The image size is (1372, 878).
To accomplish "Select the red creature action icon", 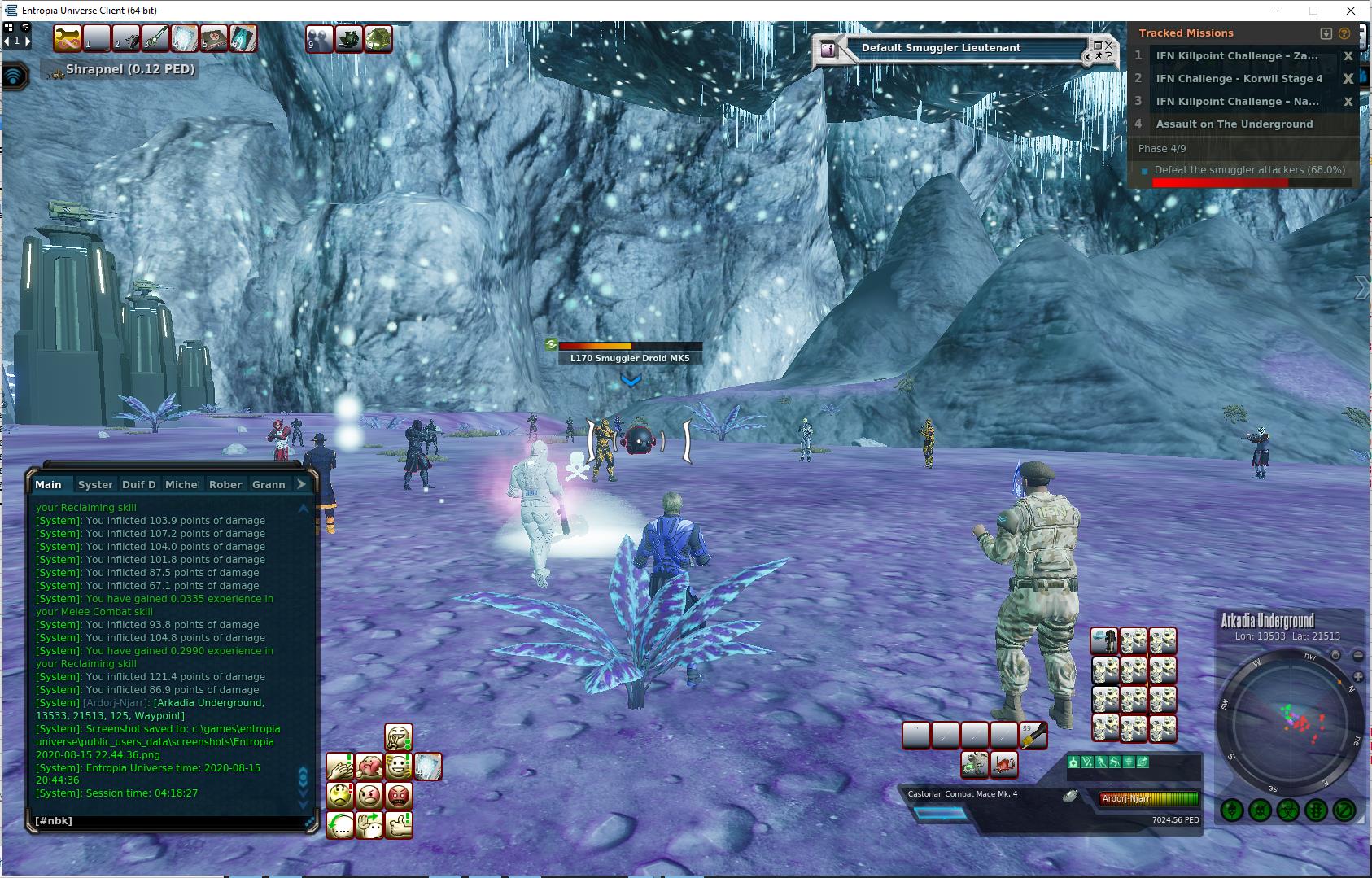I will point(1004,764).
